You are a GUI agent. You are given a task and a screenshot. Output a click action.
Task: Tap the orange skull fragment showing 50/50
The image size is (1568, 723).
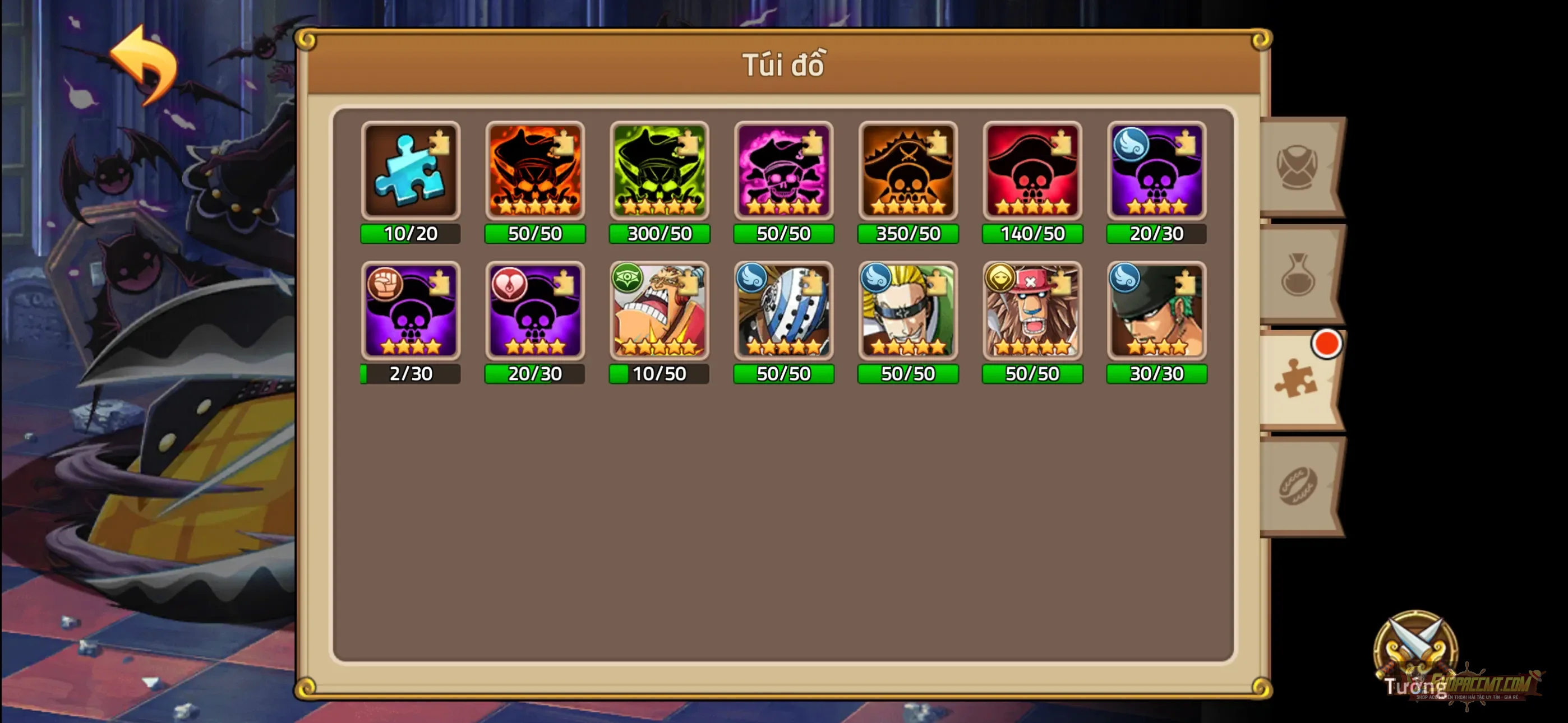click(534, 172)
